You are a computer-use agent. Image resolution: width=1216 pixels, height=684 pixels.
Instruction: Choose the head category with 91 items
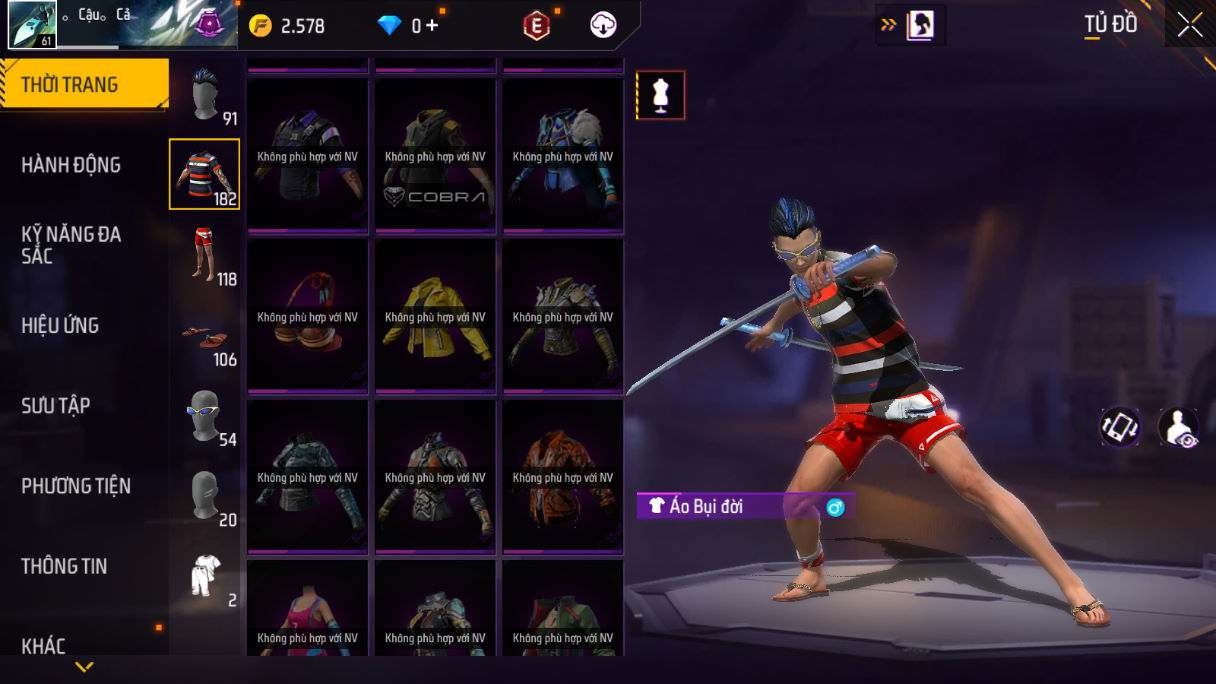[205, 95]
